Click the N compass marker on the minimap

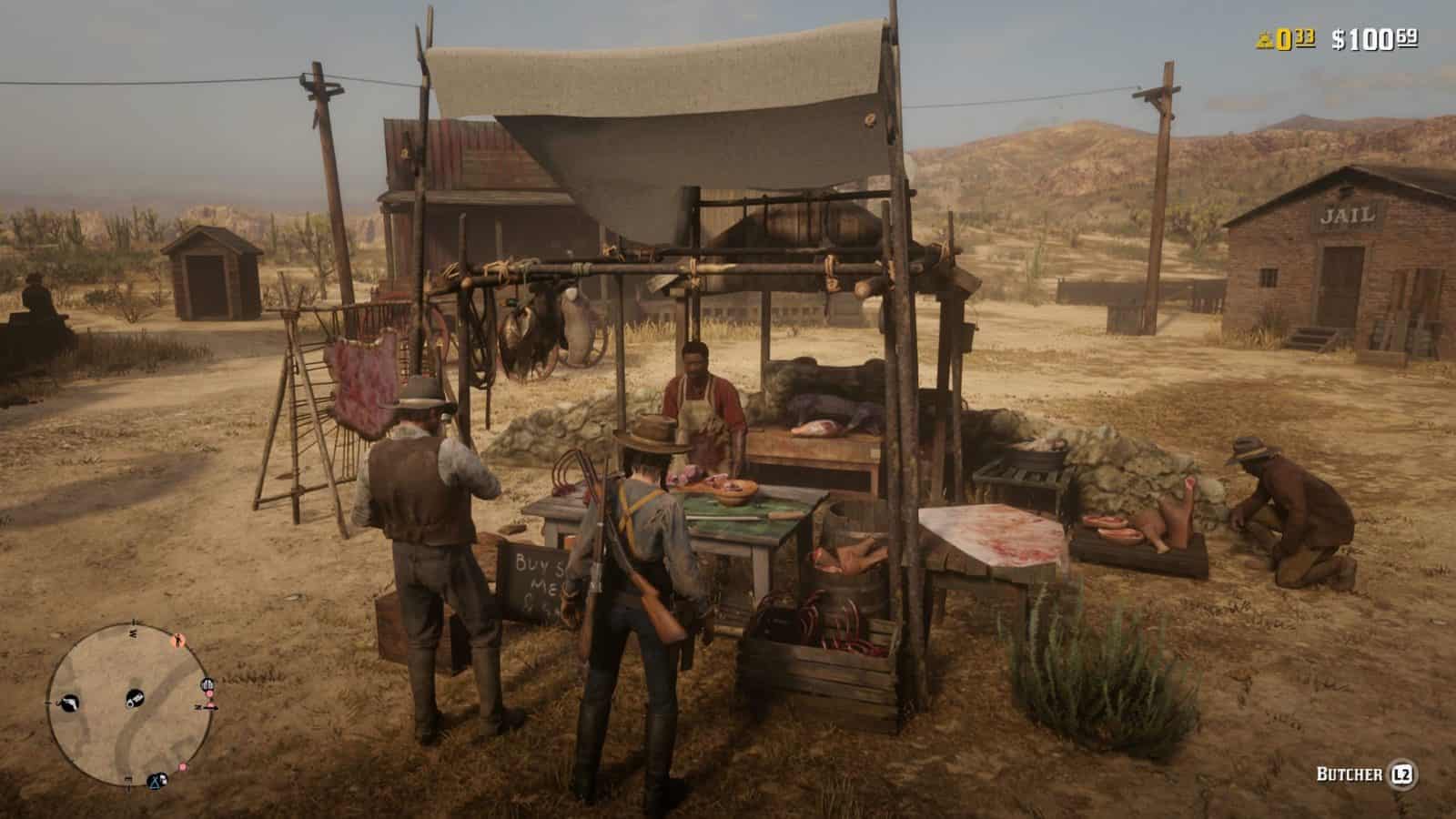point(133,632)
